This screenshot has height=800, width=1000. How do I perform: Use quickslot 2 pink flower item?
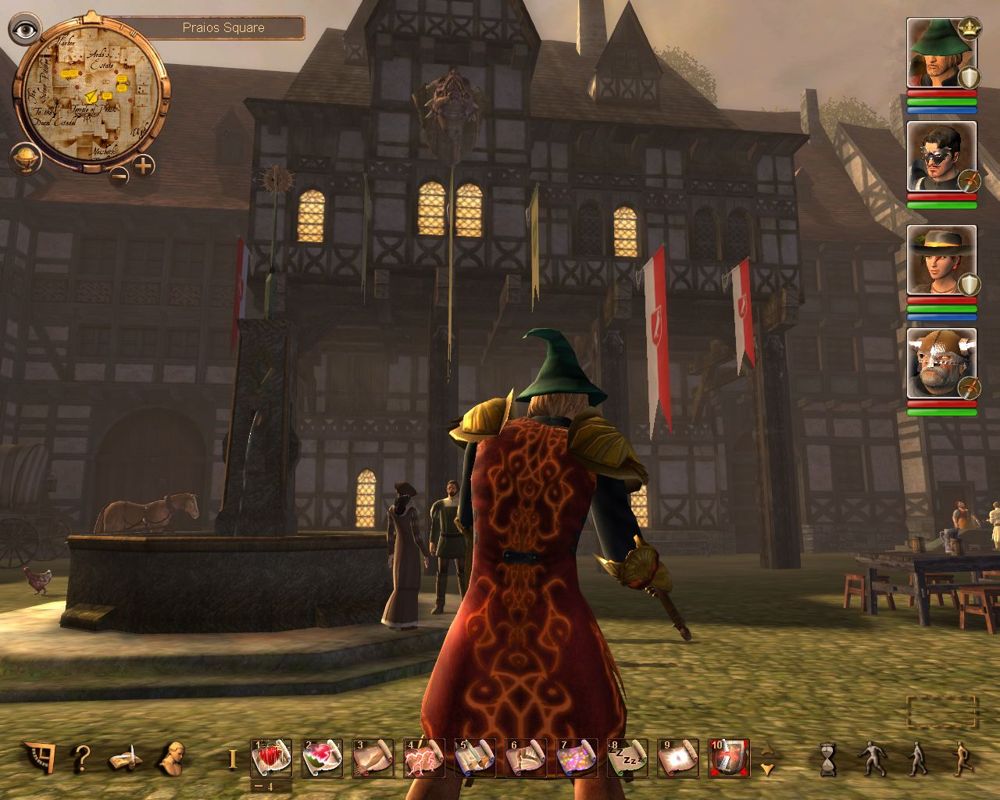322,758
